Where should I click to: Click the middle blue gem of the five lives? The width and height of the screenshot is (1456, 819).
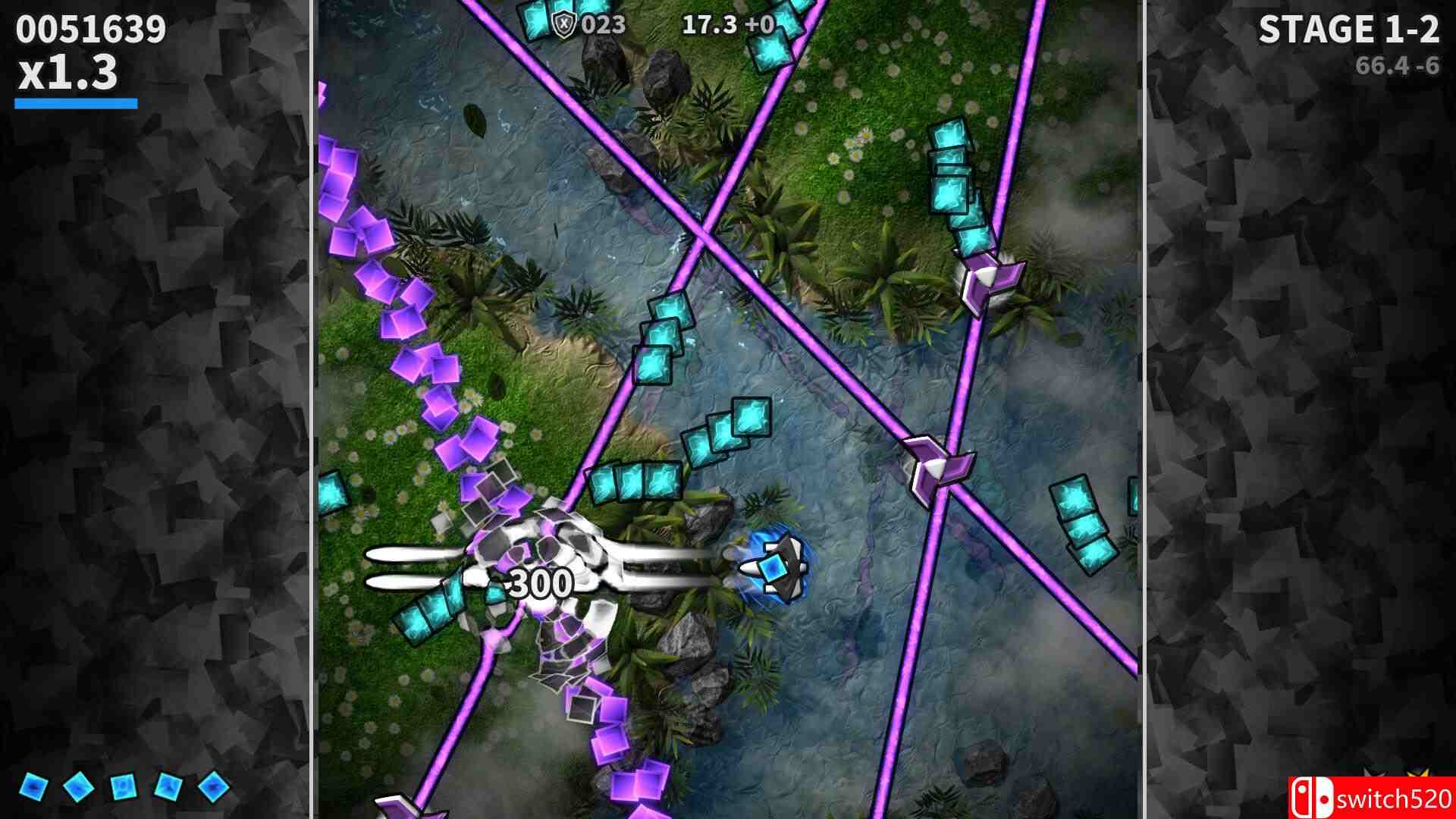(x=123, y=785)
